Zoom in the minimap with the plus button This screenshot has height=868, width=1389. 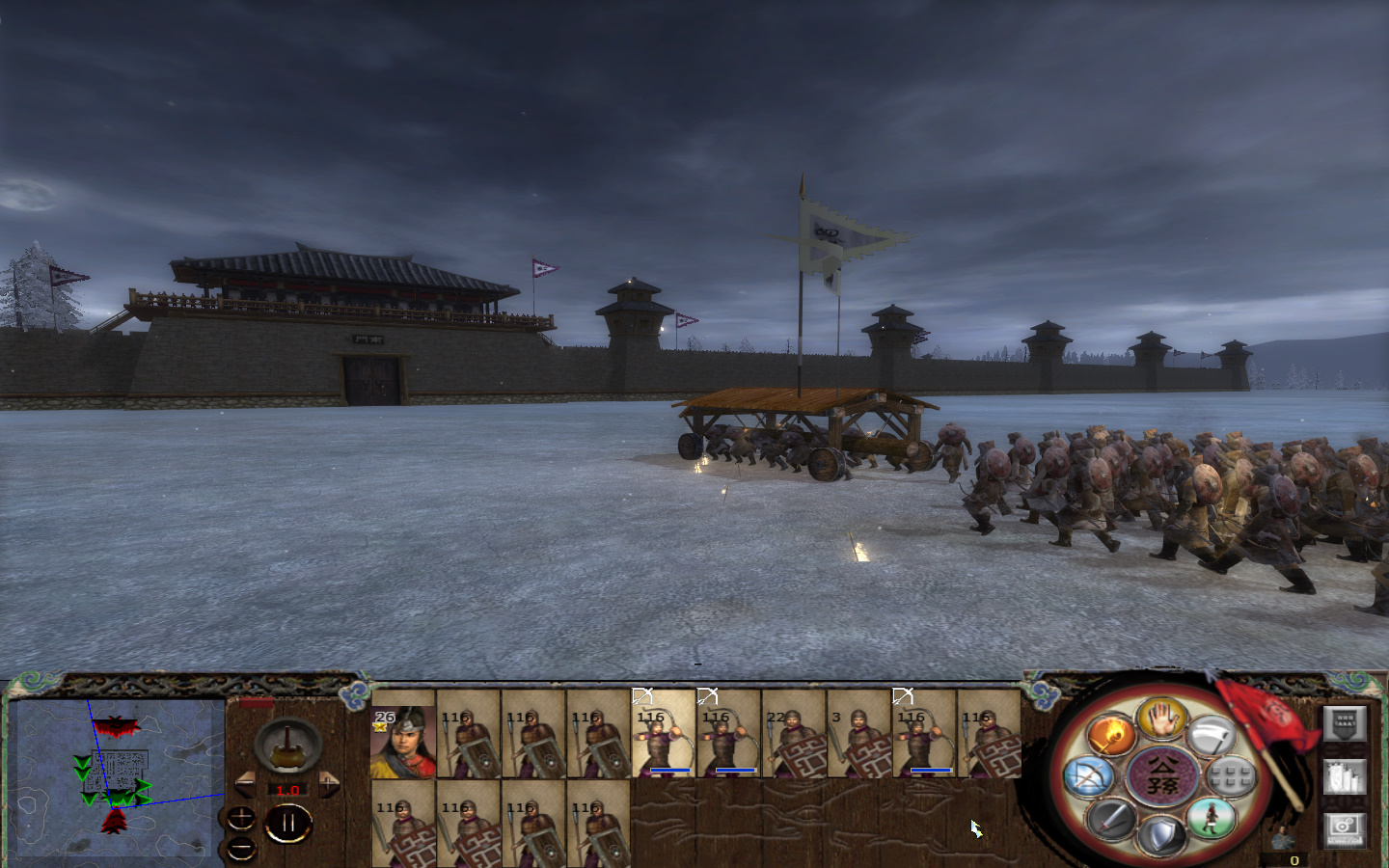coord(241,819)
